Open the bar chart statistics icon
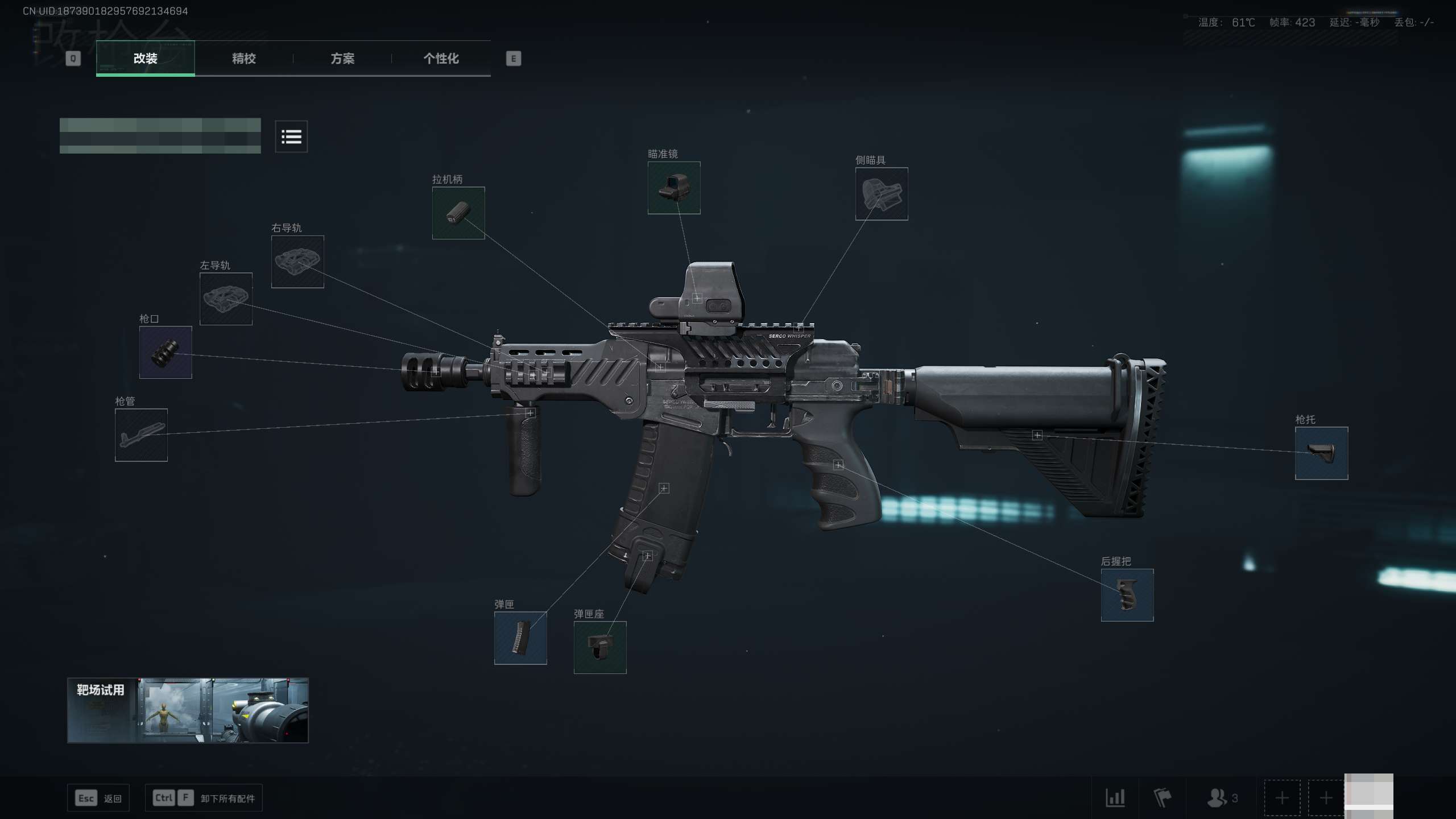1456x819 pixels. point(1115,797)
